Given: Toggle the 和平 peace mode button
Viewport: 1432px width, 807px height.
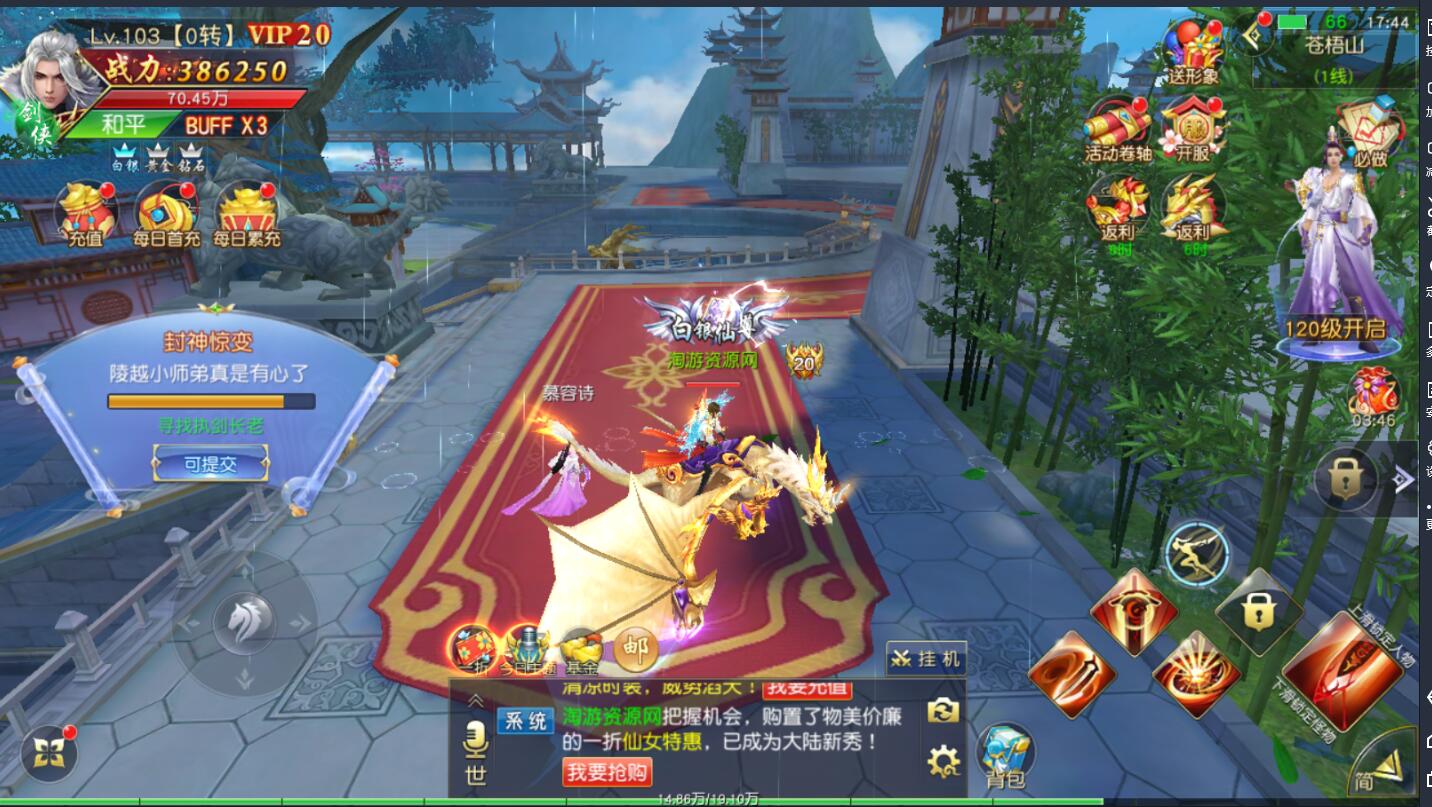Looking at the screenshot, I should [x=125, y=125].
